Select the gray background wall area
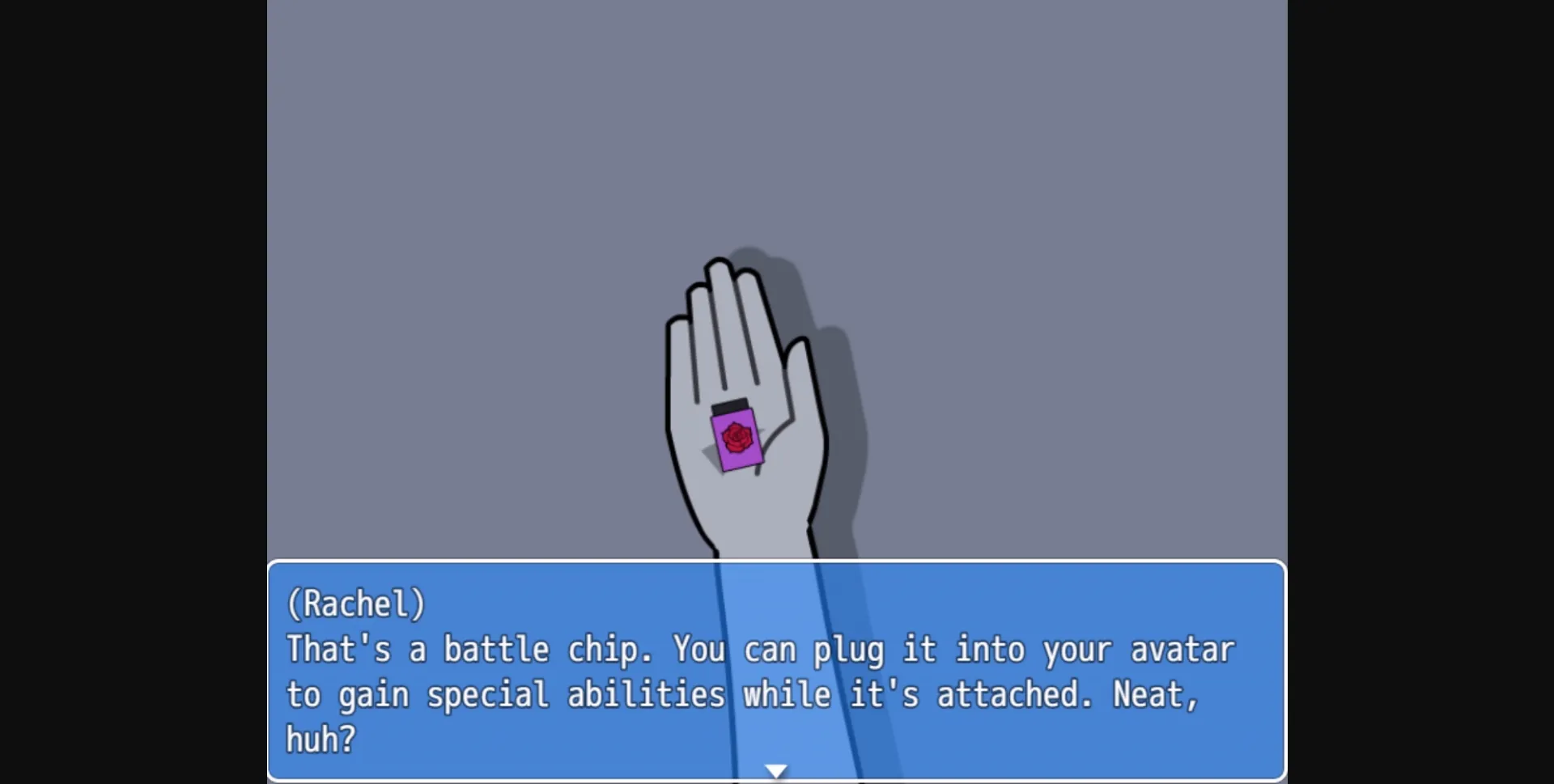The width and height of the screenshot is (1554, 784). 486,162
